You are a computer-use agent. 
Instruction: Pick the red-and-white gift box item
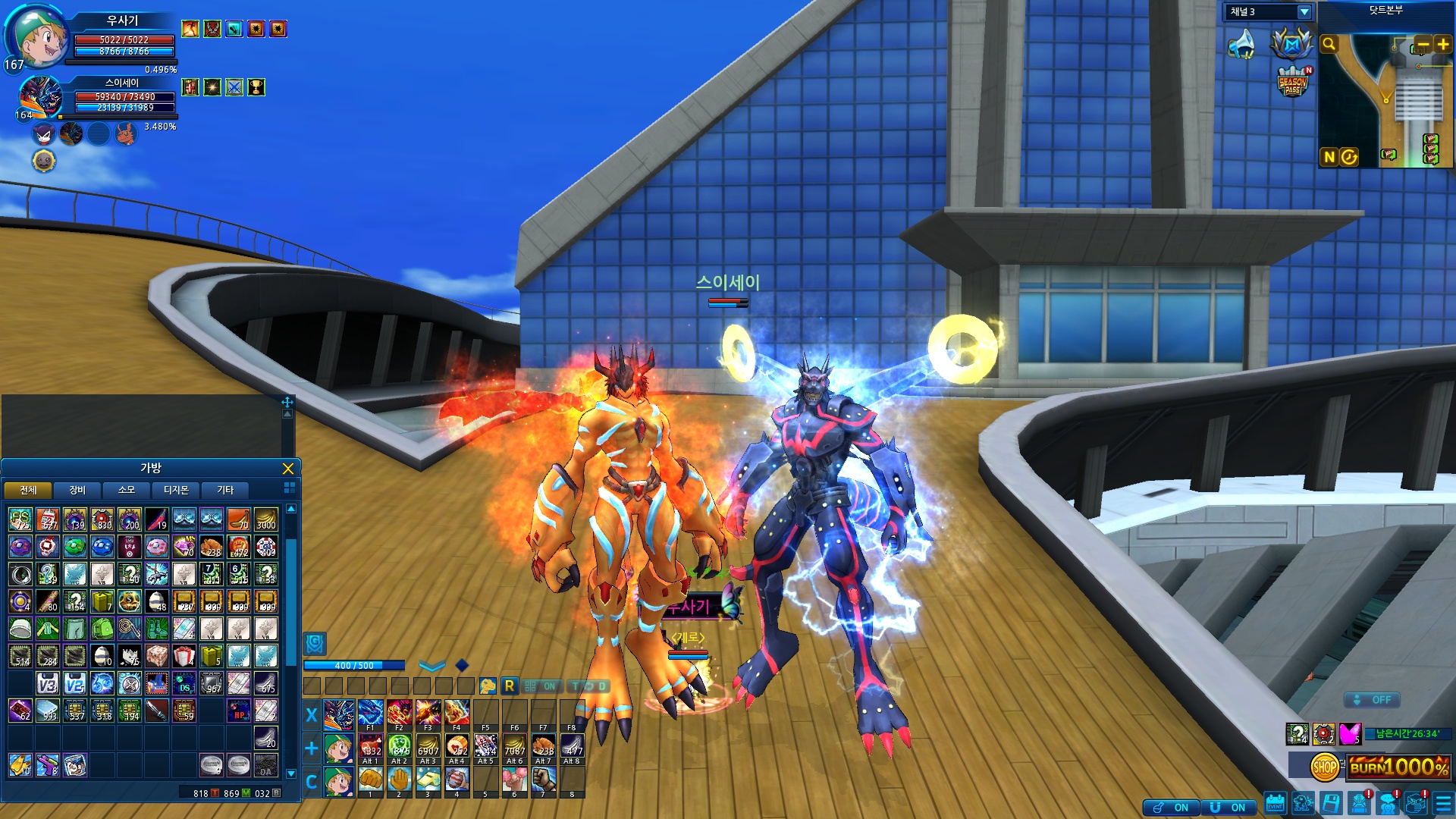coord(184,656)
